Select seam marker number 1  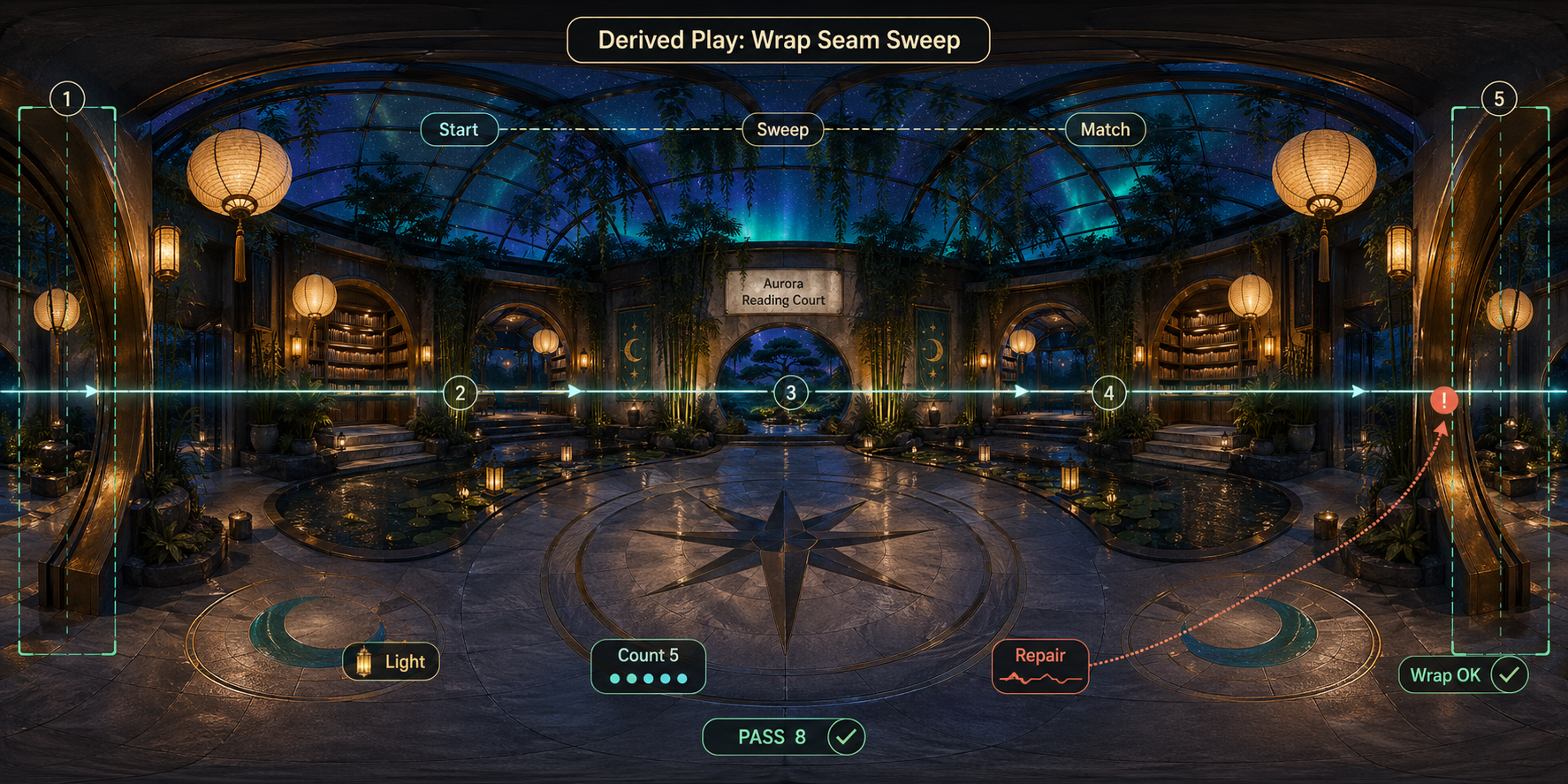click(67, 99)
